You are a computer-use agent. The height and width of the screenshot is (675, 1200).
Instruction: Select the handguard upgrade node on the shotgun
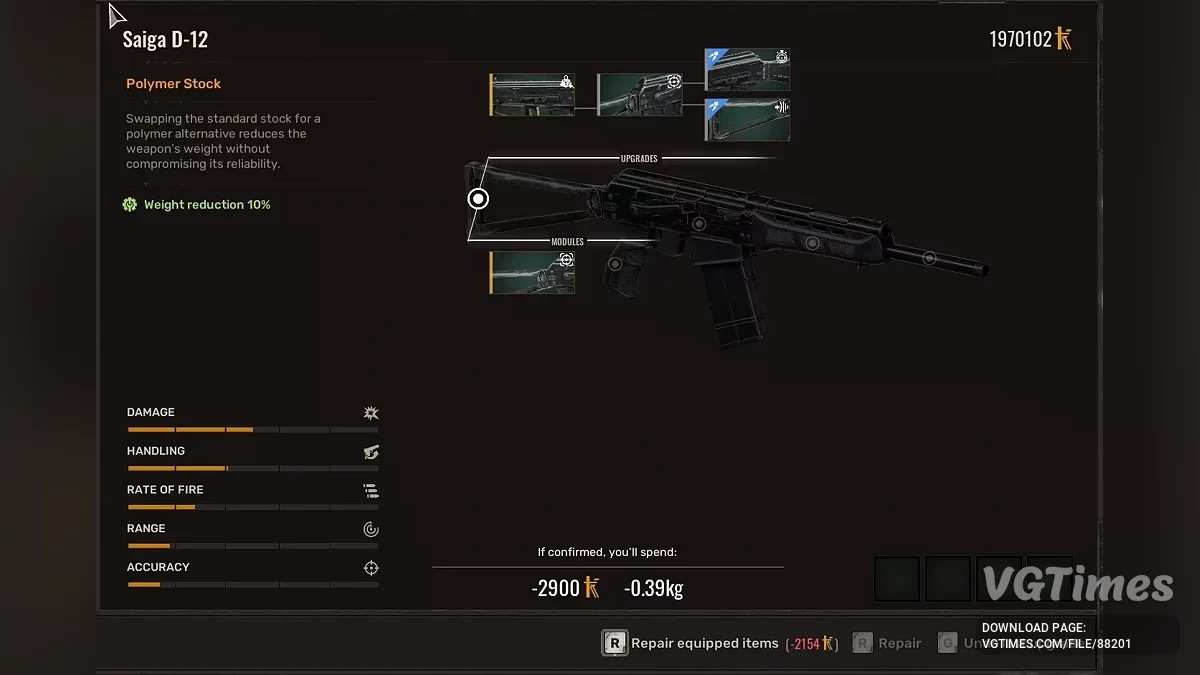[x=812, y=243]
